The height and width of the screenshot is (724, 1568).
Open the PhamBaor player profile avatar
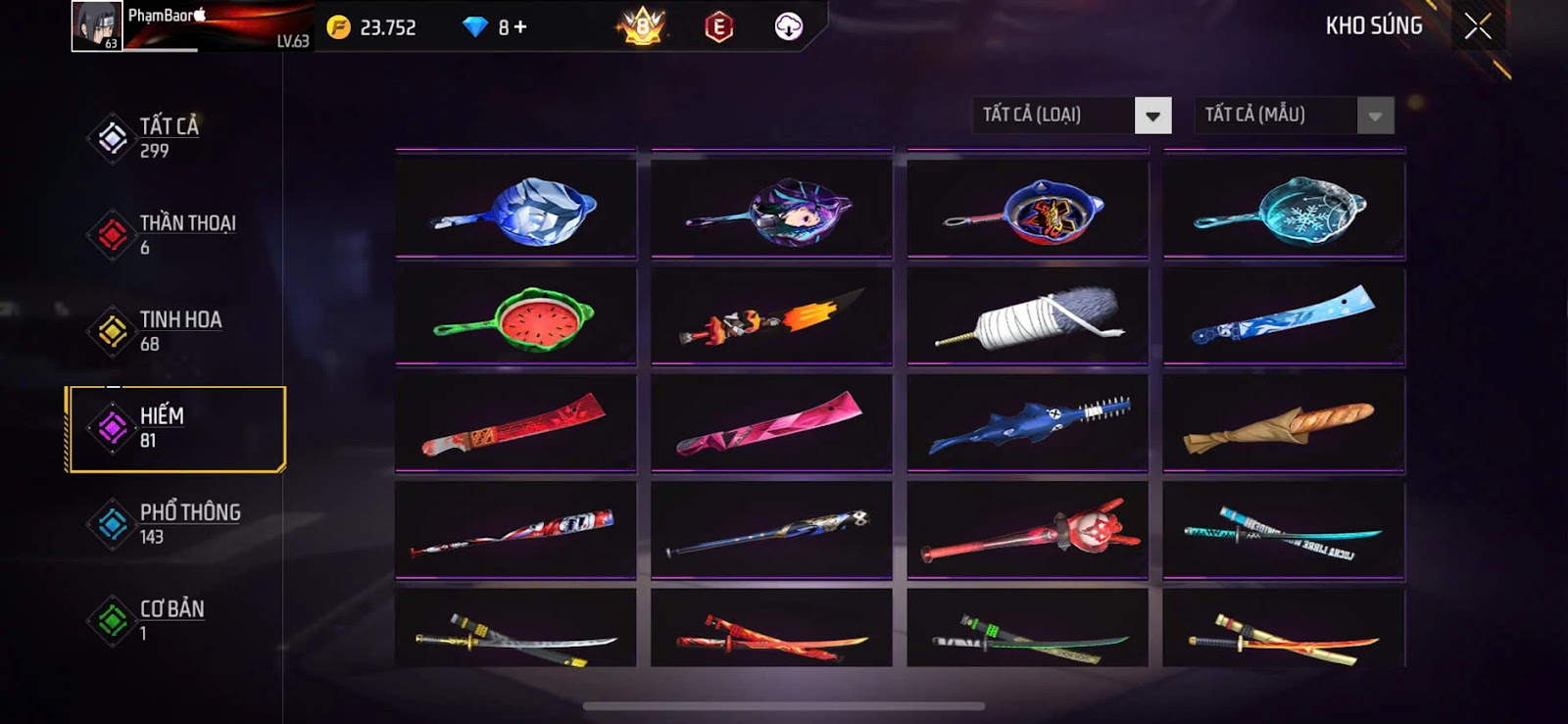[x=96, y=26]
